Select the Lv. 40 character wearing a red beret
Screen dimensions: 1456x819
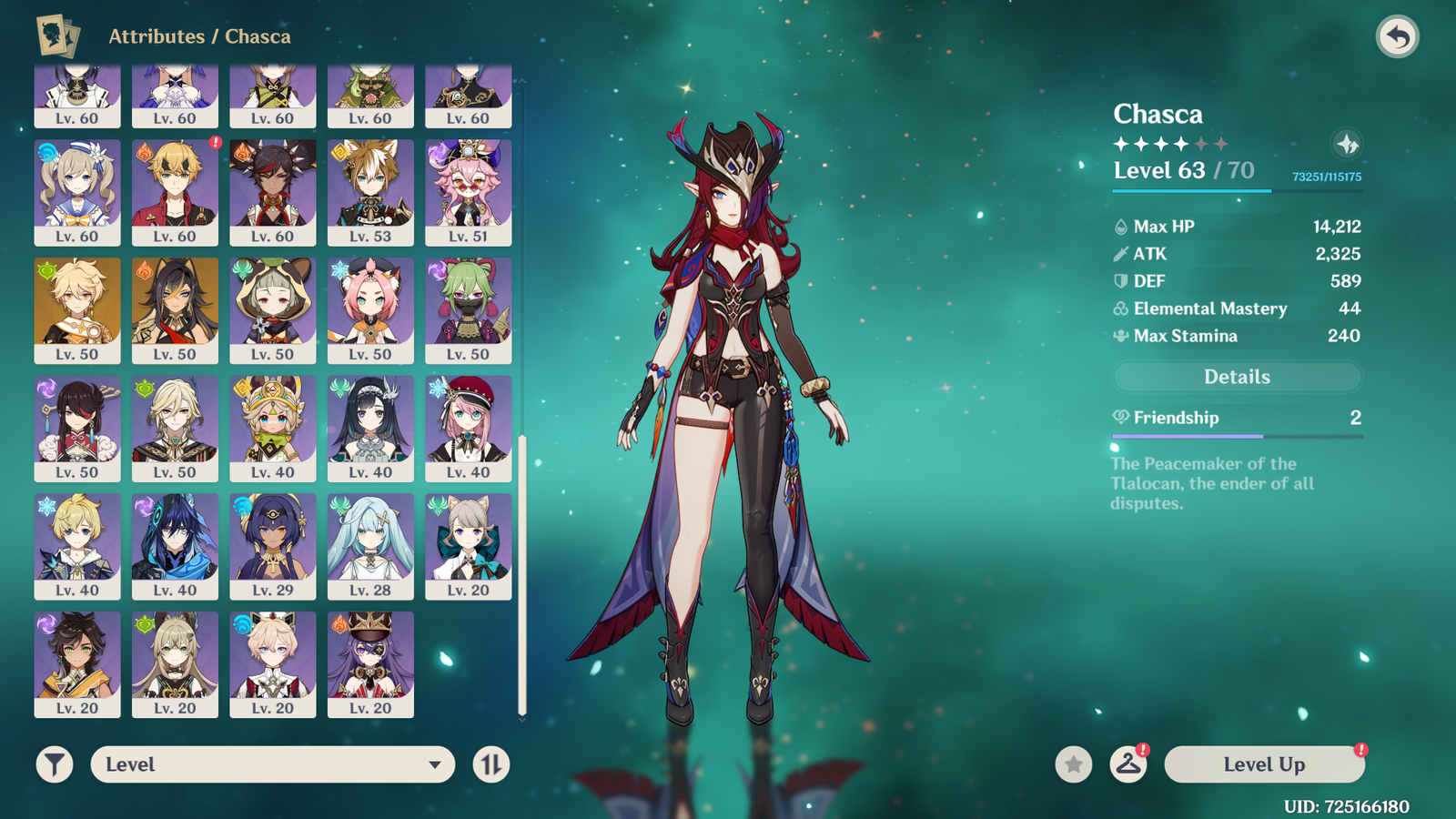coord(468,429)
